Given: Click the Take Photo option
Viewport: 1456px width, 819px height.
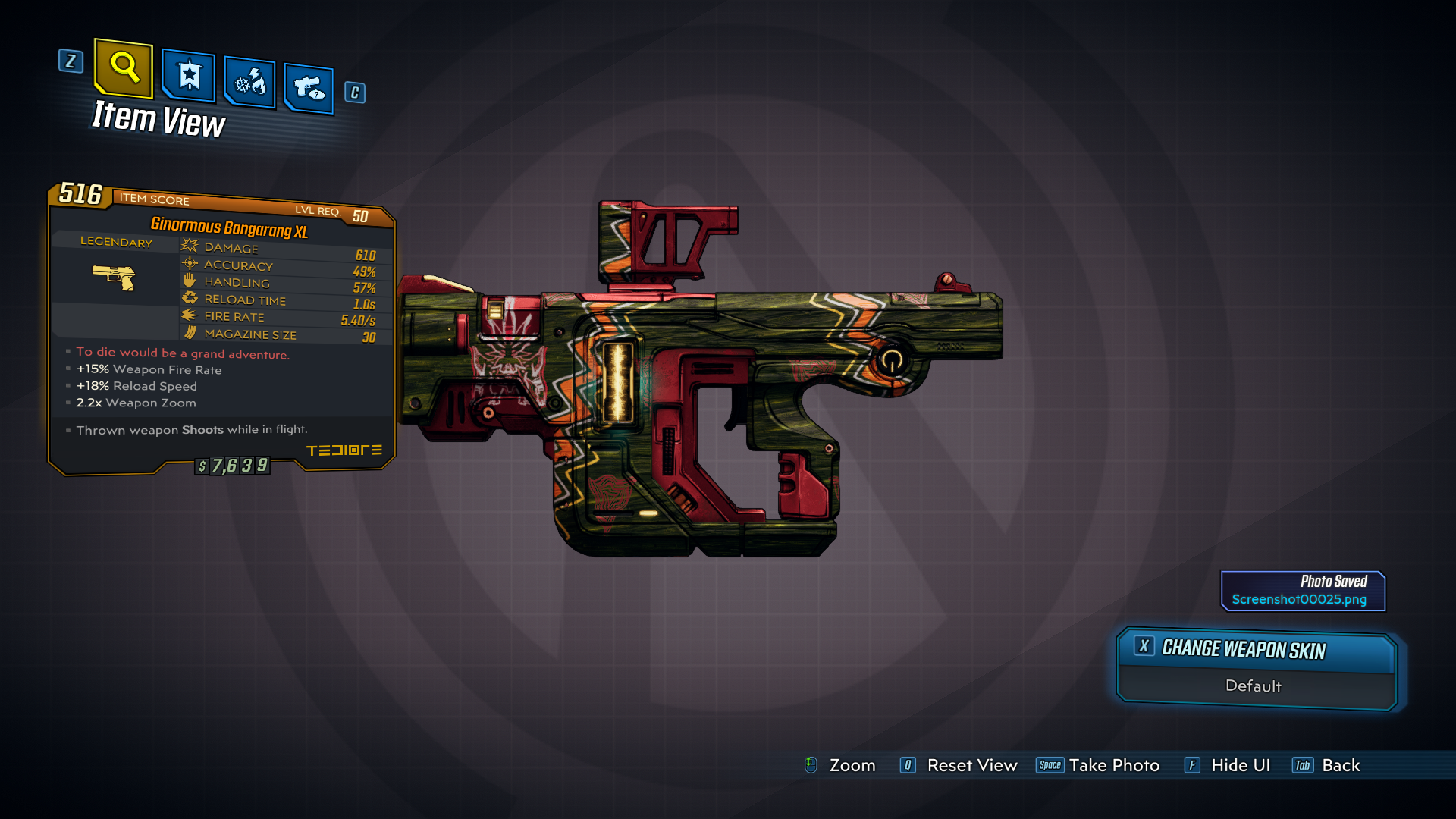Looking at the screenshot, I should click(1113, 765).
